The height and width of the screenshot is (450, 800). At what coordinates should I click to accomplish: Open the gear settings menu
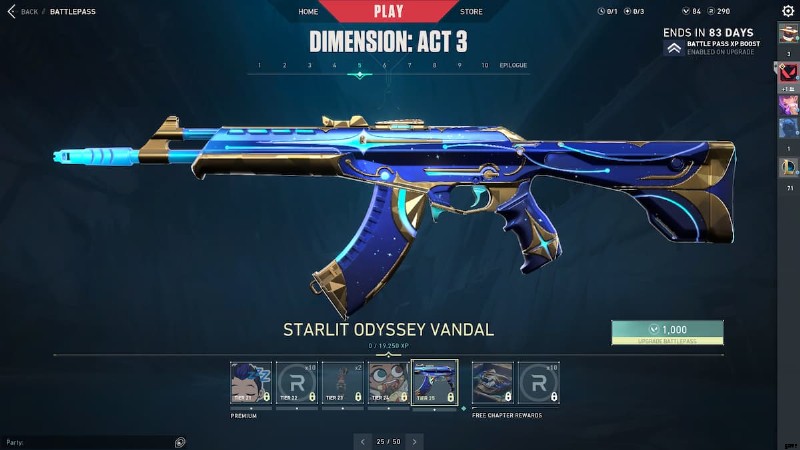[788, 11]
